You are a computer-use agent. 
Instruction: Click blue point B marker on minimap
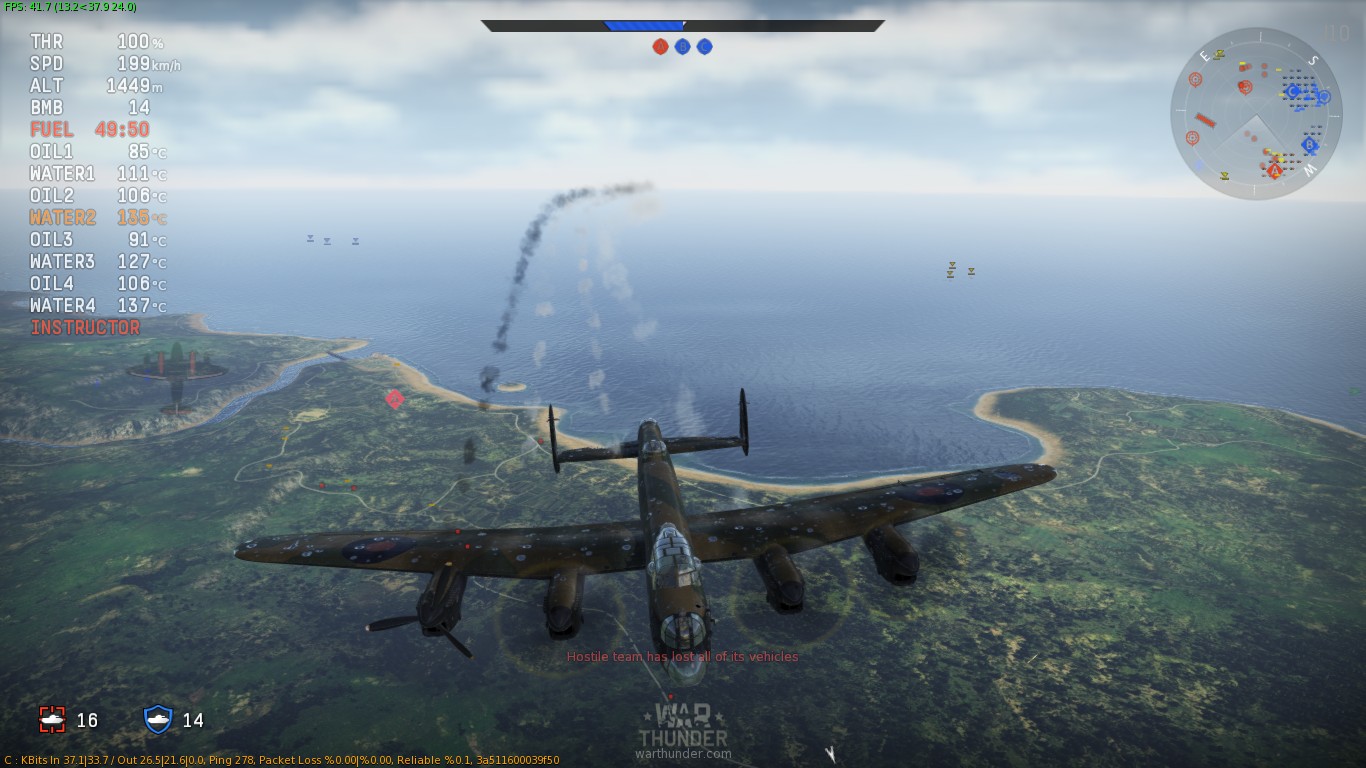[1309, 145]
